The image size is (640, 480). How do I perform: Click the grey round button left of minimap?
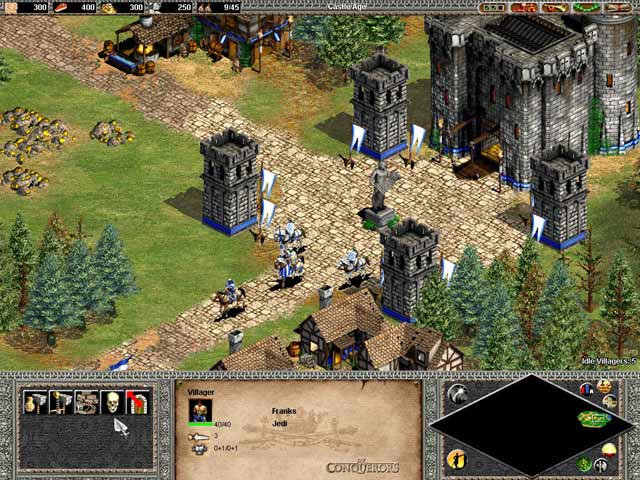457,393
